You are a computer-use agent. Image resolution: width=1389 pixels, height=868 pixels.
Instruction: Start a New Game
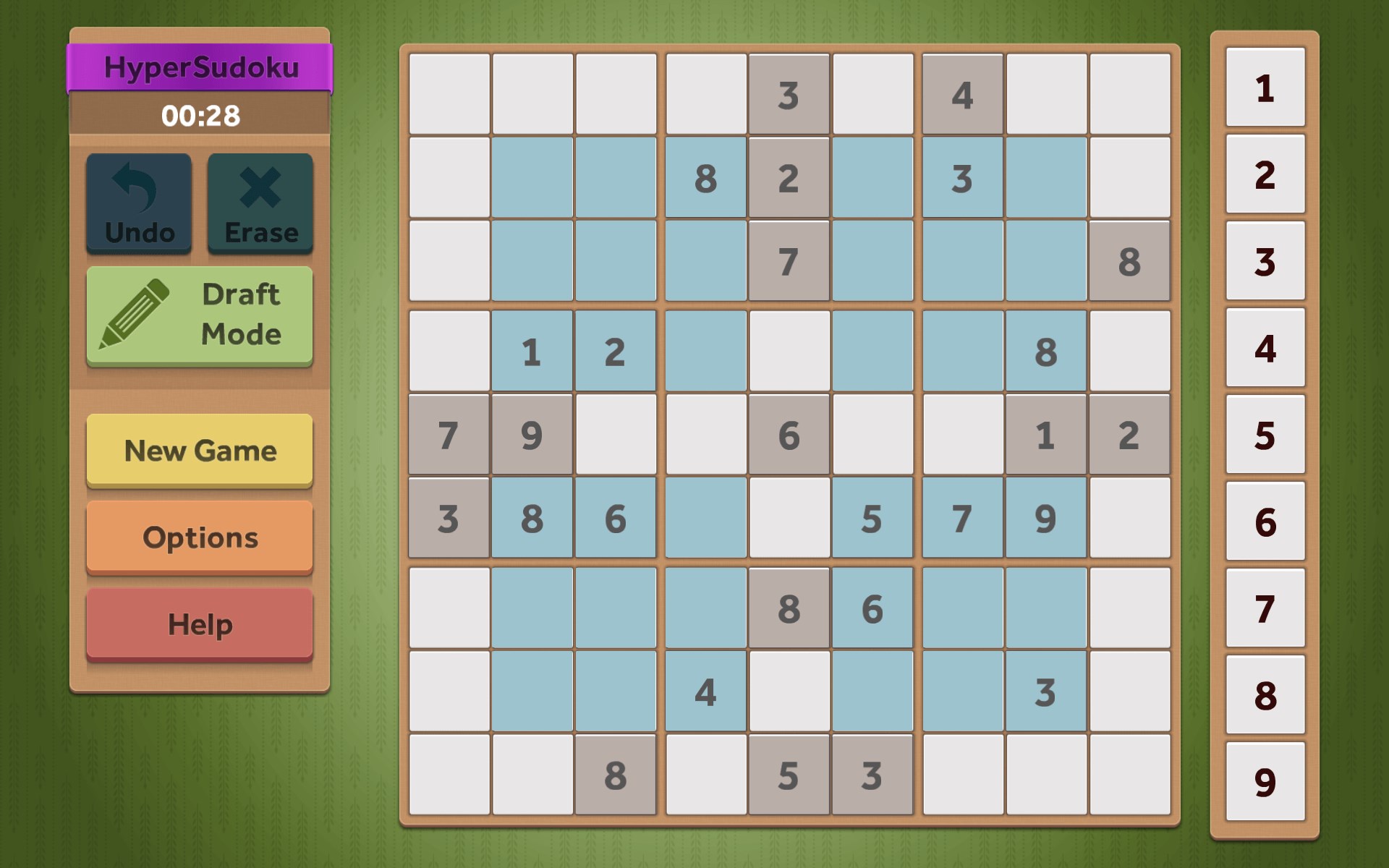(200, 451)
